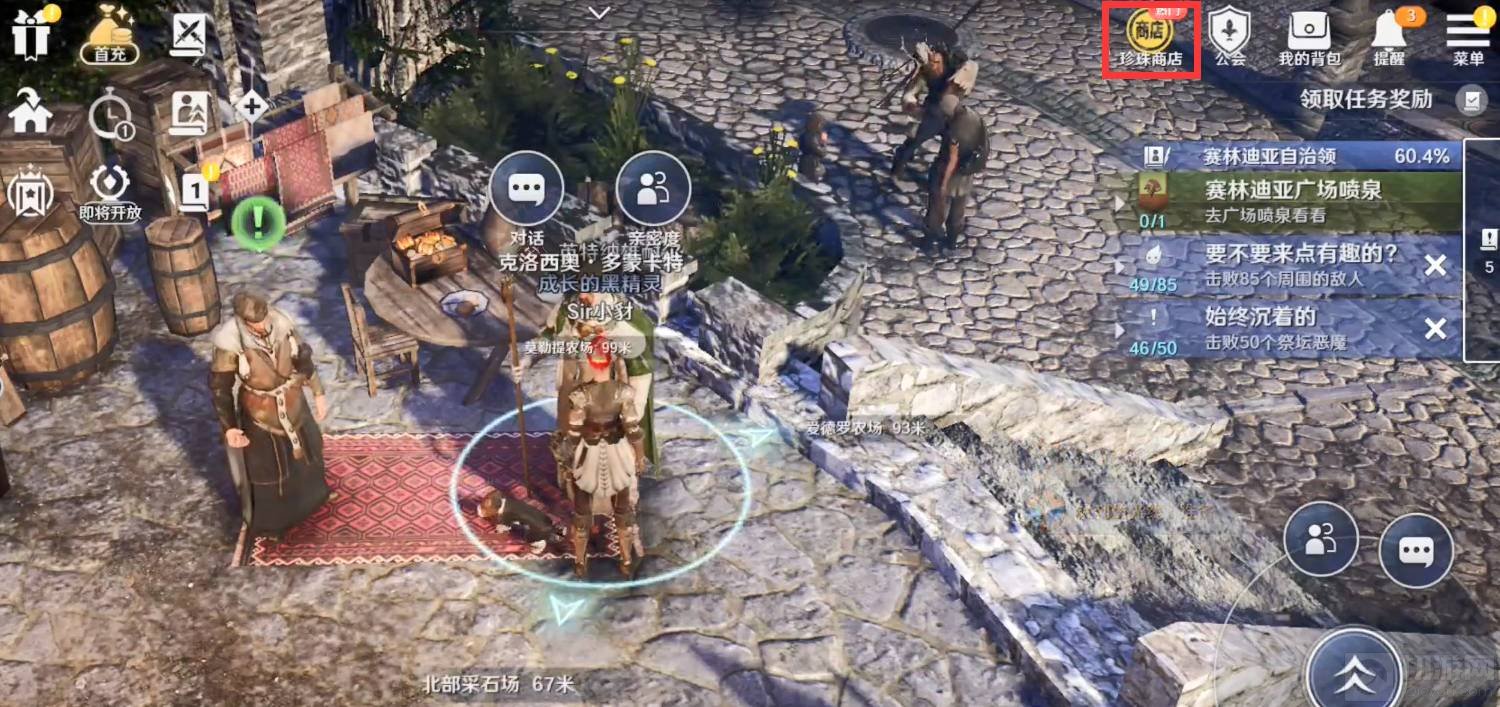Dismiss the 要不要来点有趣的? quest
Image resolution: width=1500 pixels, height=707 pixels.
[x=1435, y=265]
